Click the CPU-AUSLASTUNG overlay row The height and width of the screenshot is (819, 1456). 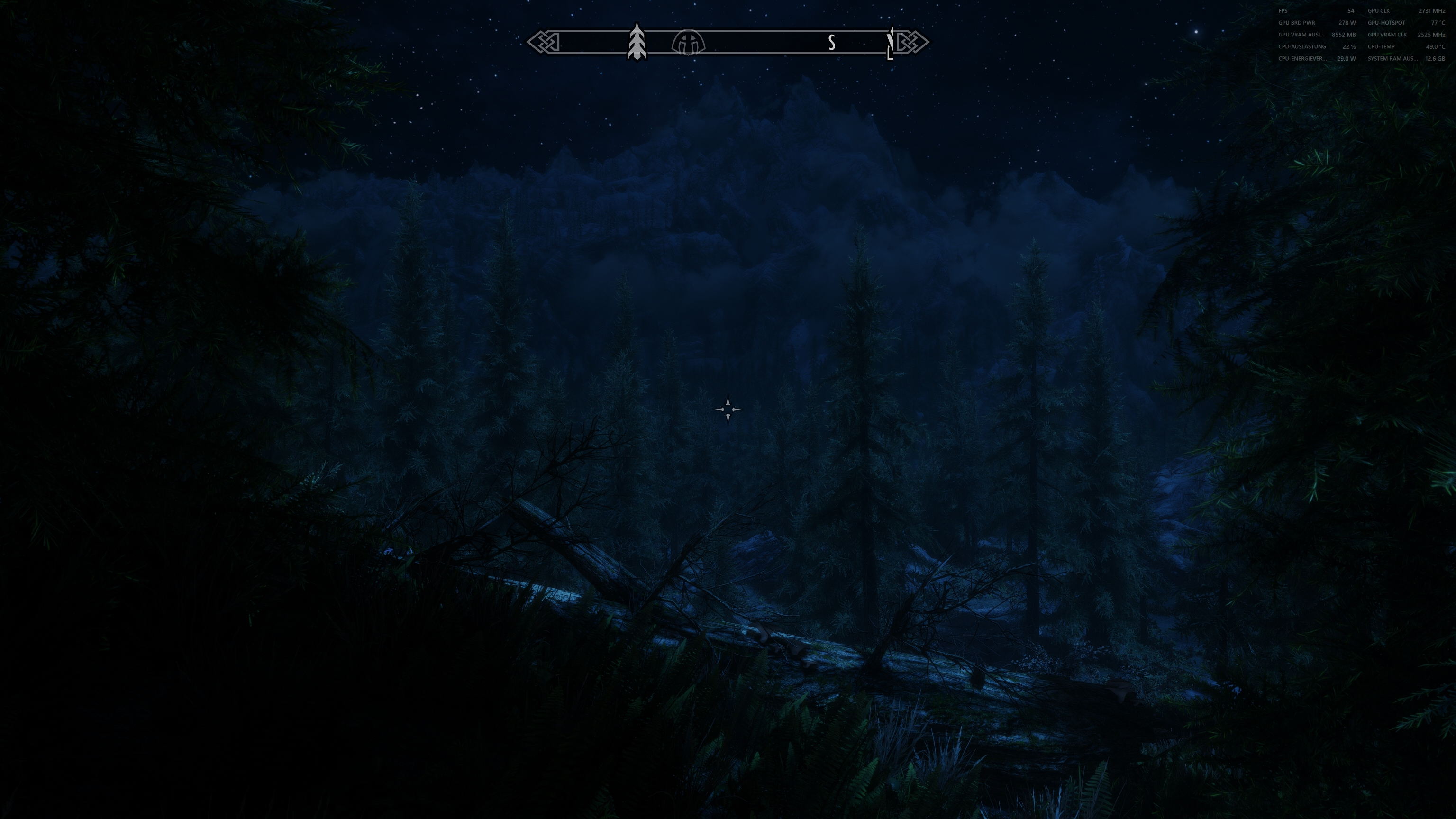(1302, 46)
